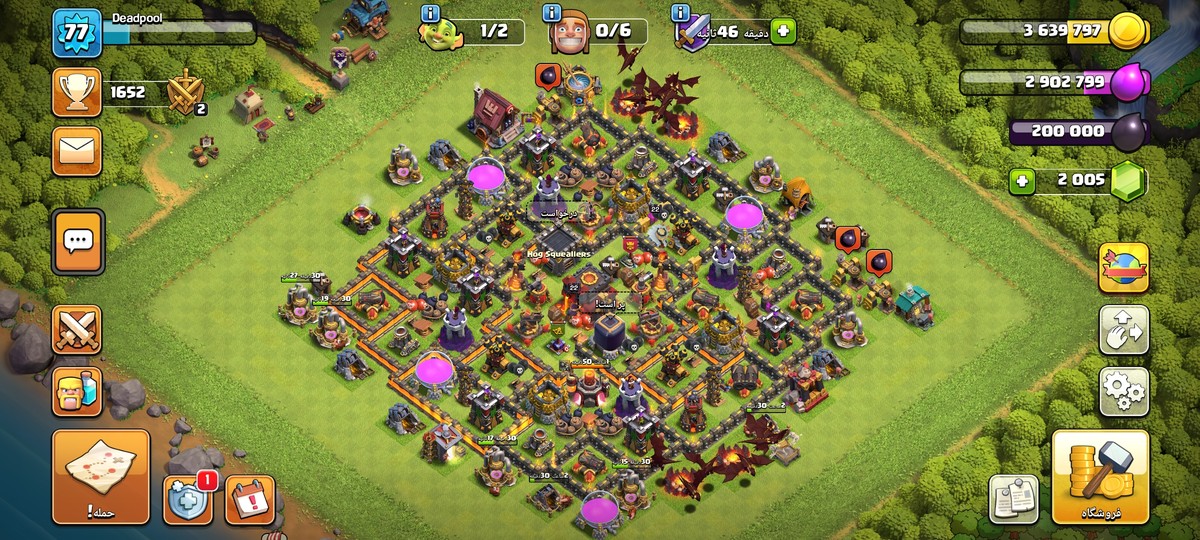
Task: Open the mail inbox envelope
Action: pyautogui.click(x=77, y=151)
